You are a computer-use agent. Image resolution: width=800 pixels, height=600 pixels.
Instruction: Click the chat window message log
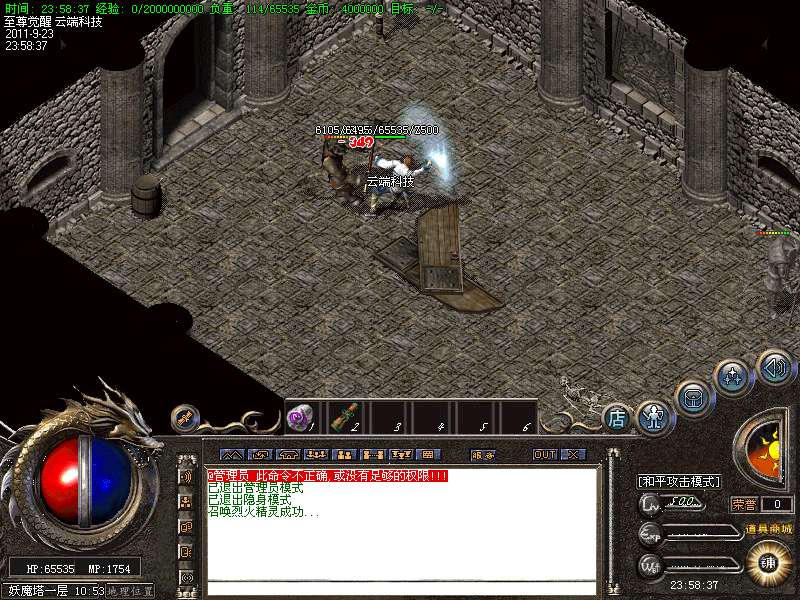click(x=400, y=520)
